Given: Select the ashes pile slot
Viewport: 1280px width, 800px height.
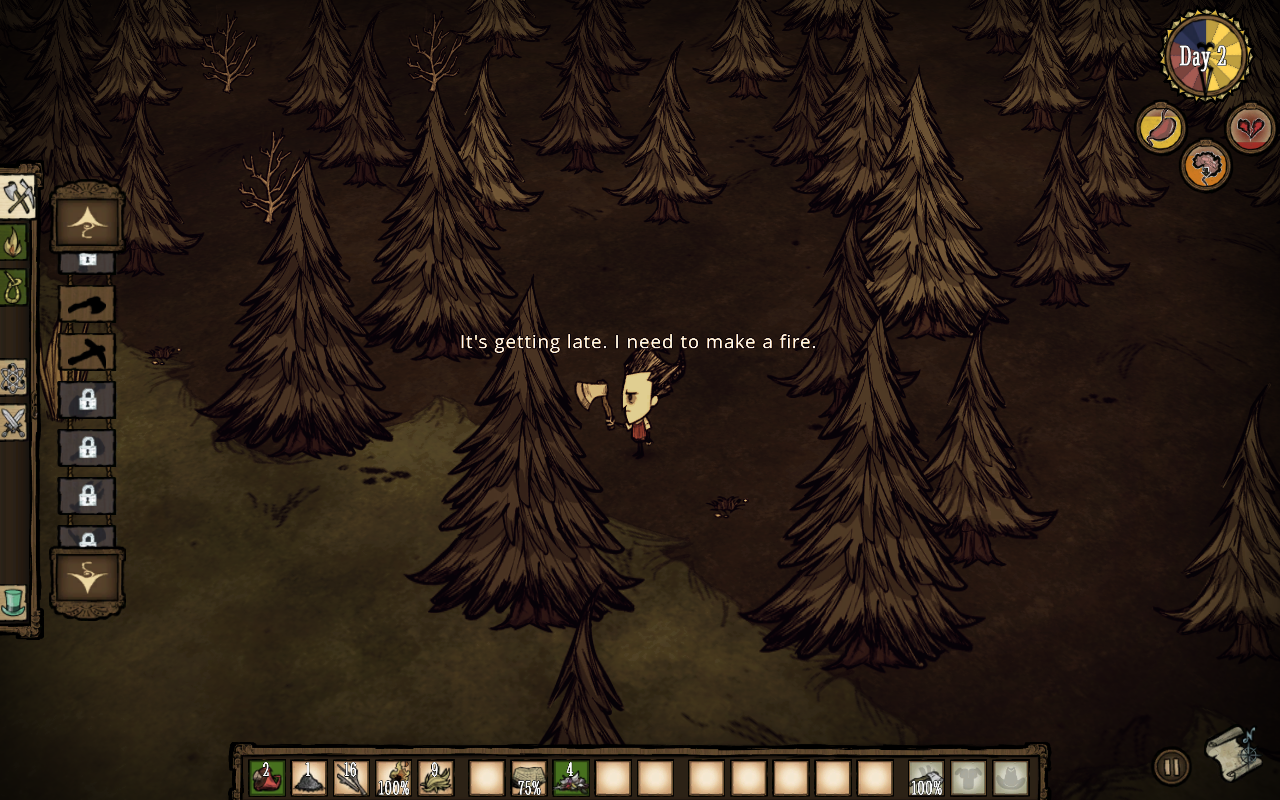Looking at the screenshot, I should (x=309, y=778).
